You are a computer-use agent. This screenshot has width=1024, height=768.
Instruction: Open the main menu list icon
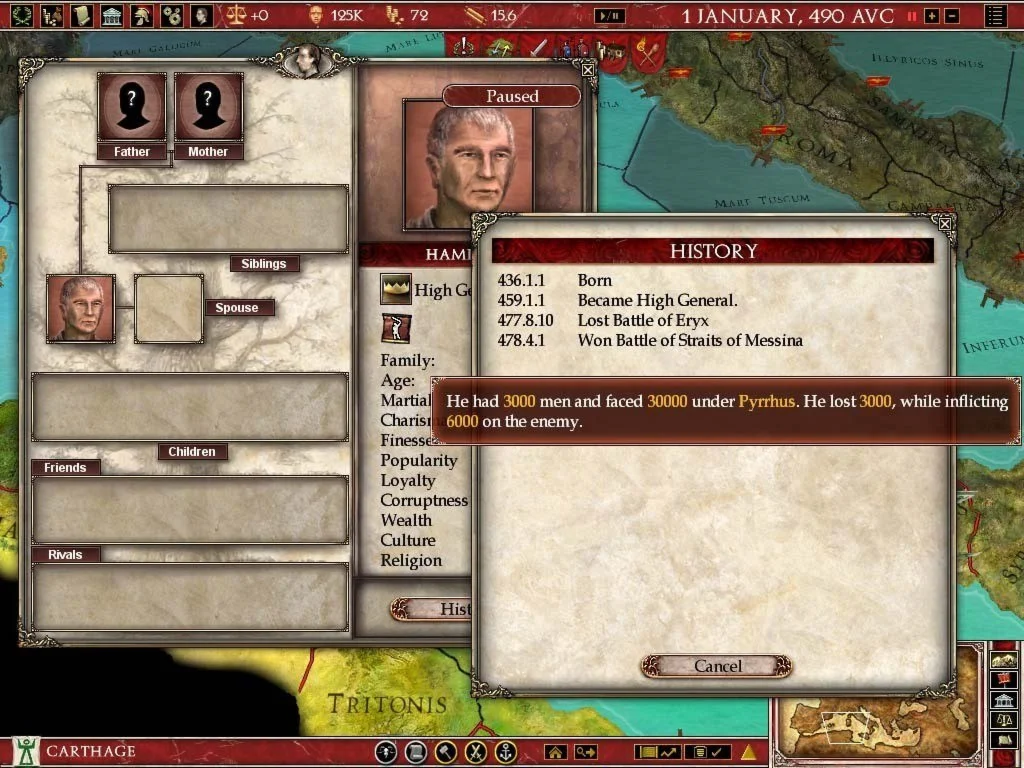click(x=995, y=16)
